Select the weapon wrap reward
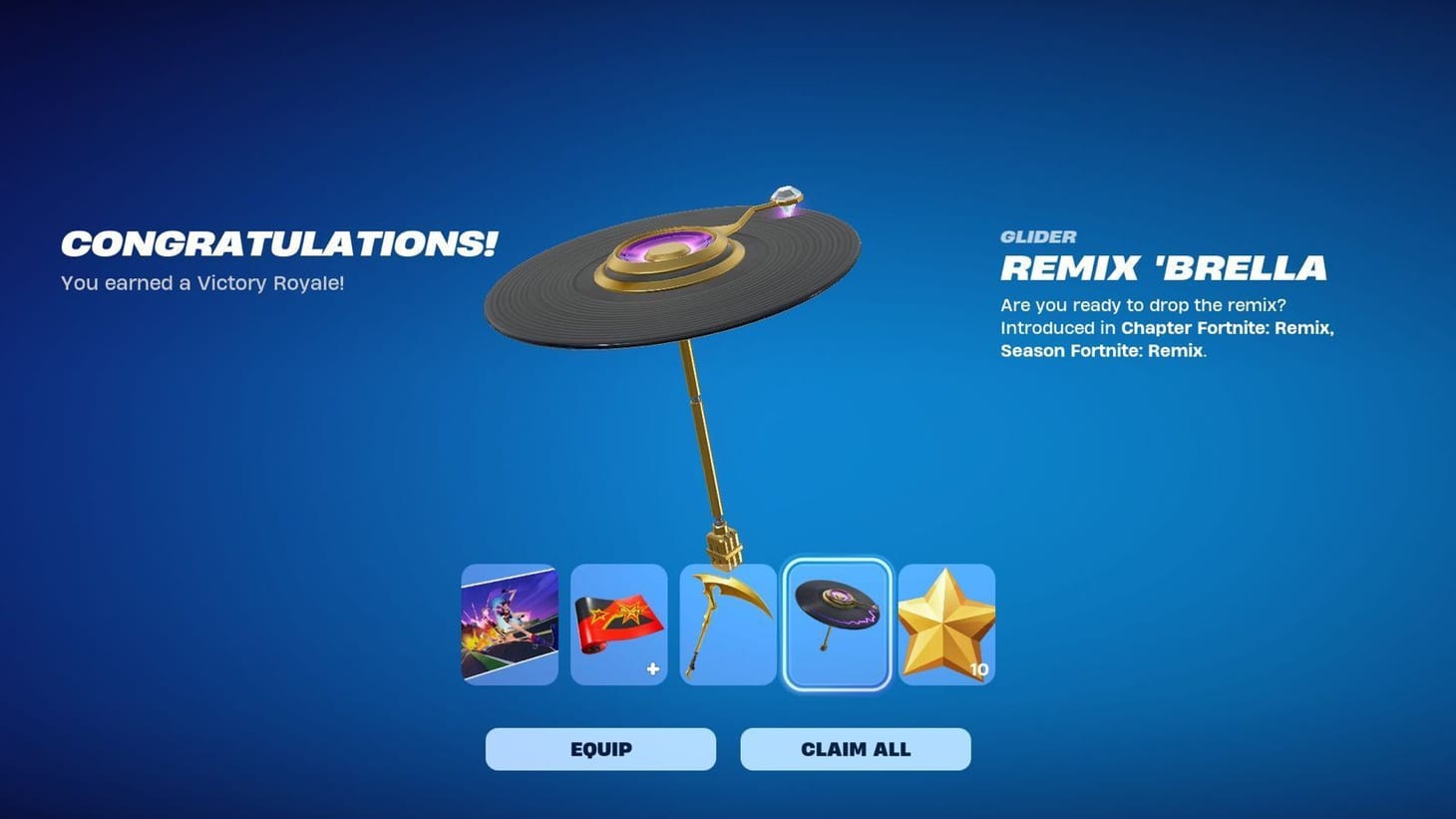 click(618, 623)
